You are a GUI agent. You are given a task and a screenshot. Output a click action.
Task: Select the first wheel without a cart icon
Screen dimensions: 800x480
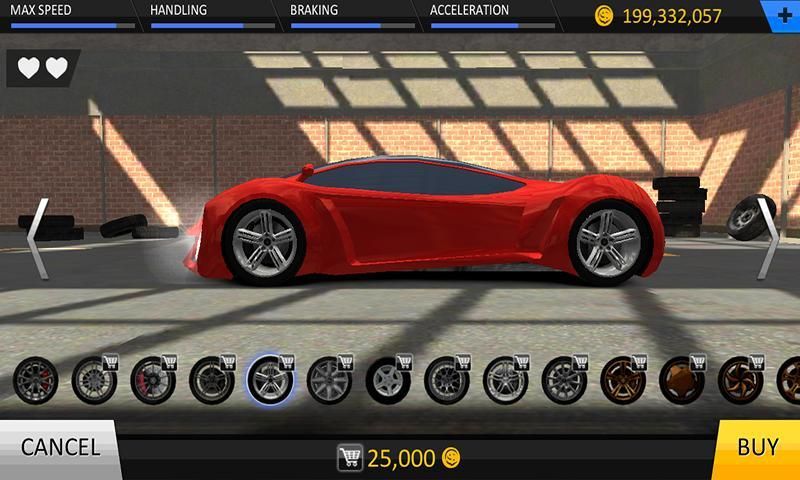click(x=33, y=380)
